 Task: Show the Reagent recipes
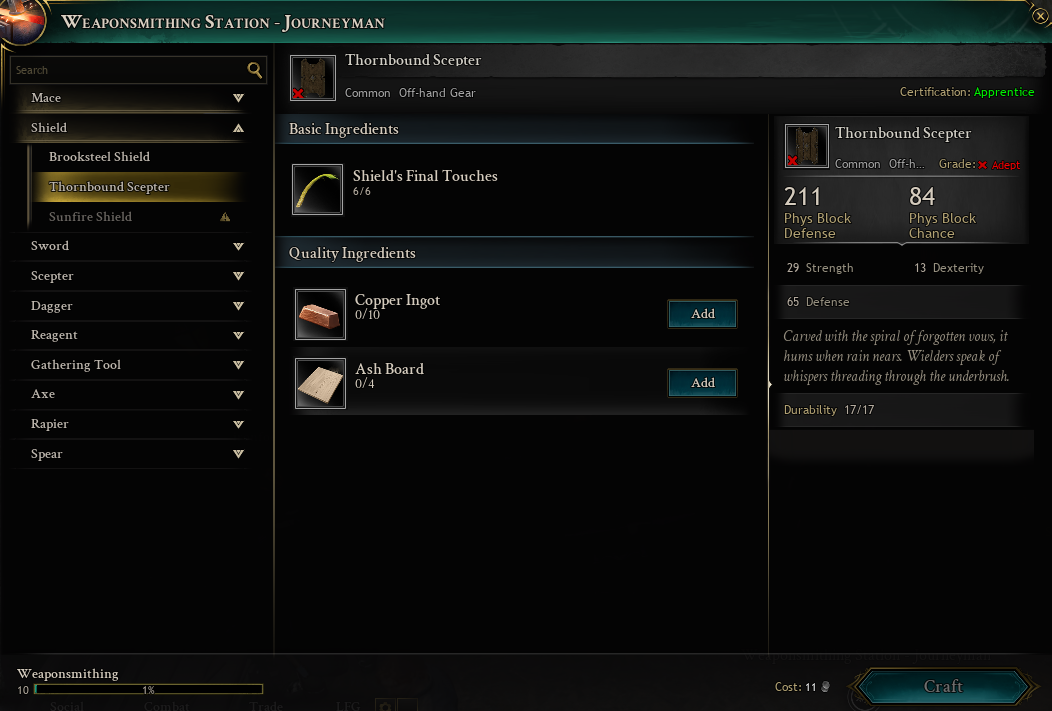pos(130,335)
